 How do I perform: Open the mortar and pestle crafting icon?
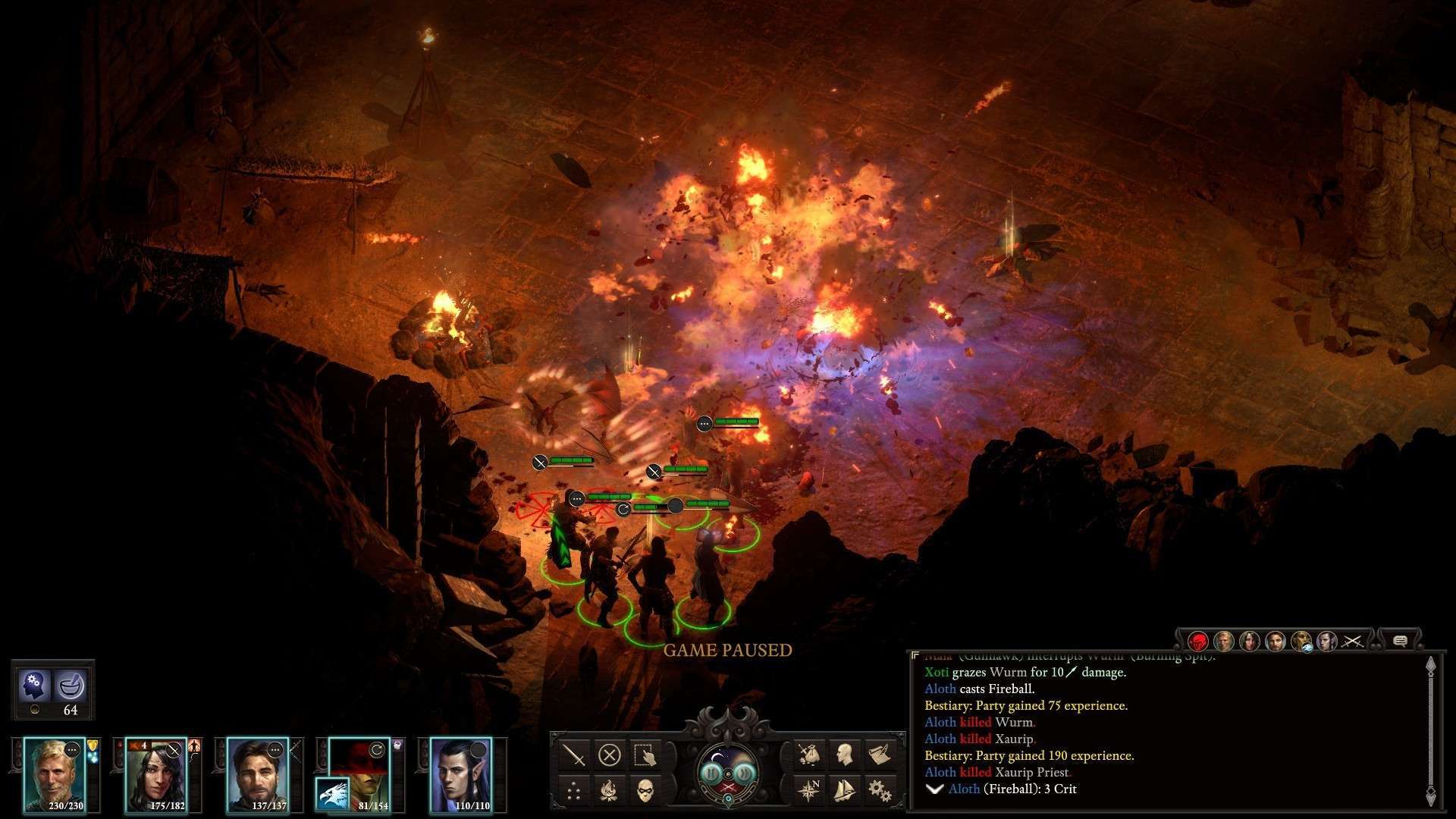71,685
